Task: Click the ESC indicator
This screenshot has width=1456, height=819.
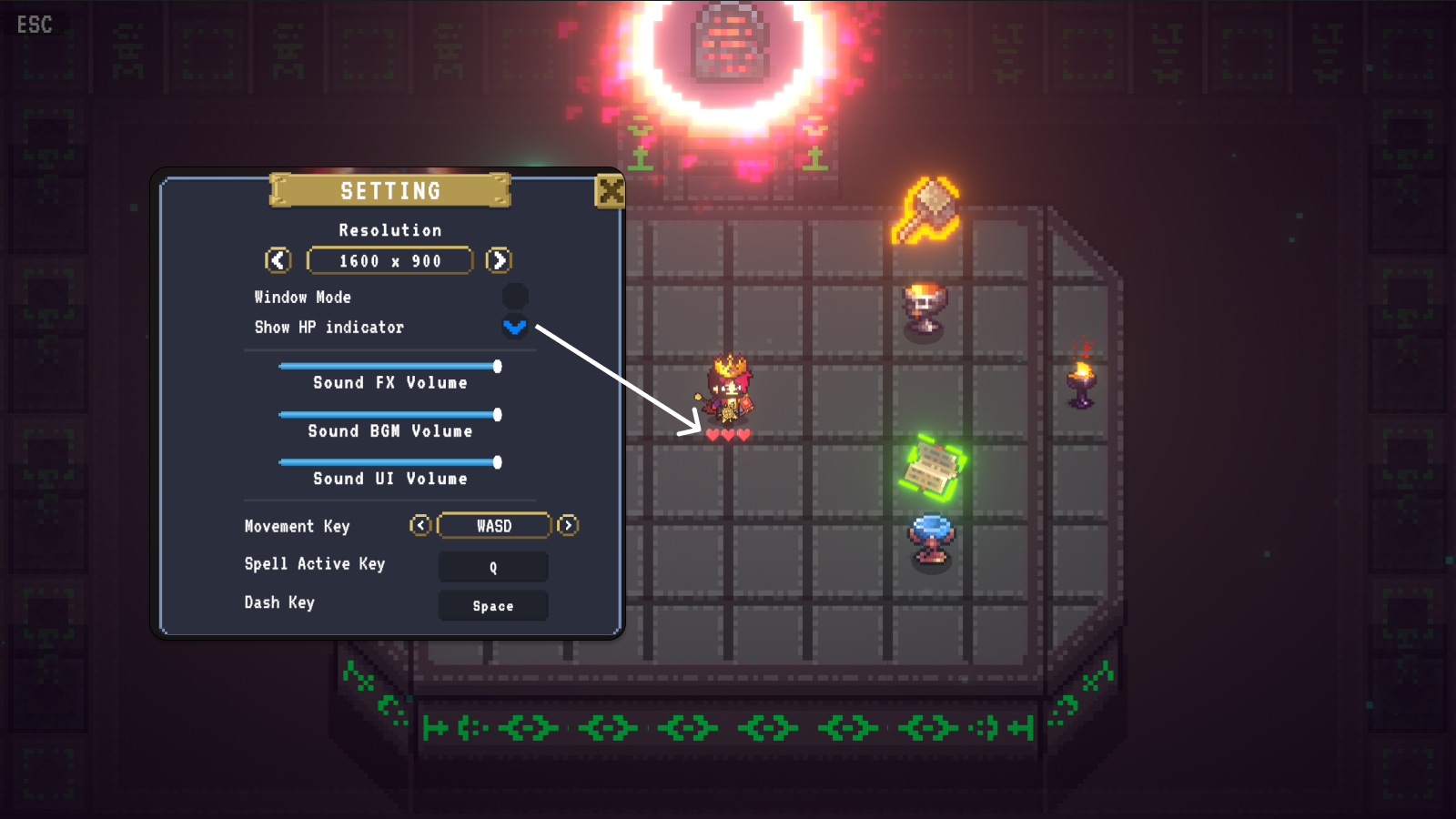Action: click(34, 25)
